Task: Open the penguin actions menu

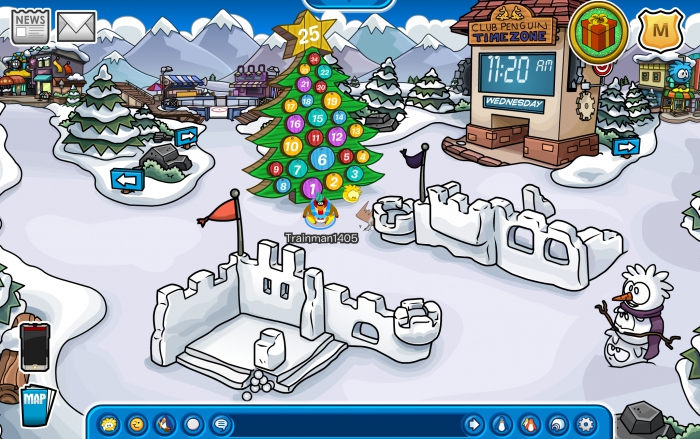Action: (x=165, y=424)
